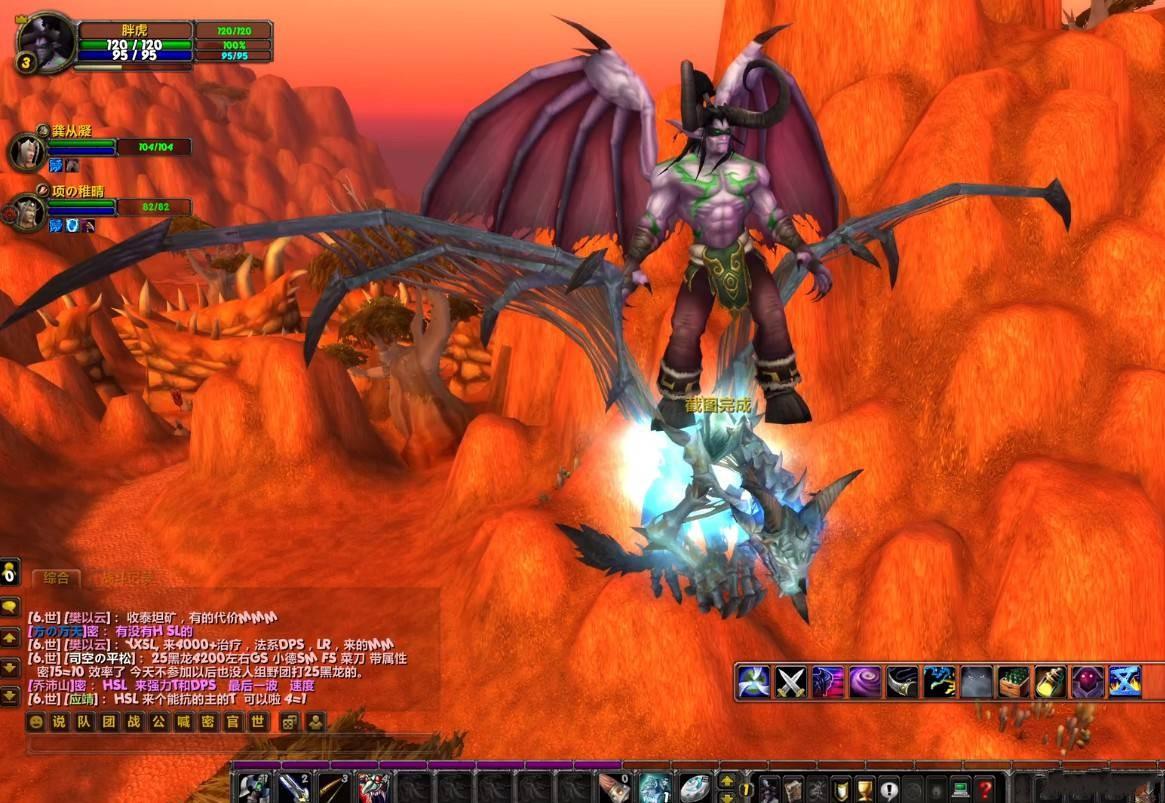Target party member 龚从凝's portrait
Image resolution: width=1165 pixels, height=803 pixels.
coord(24,152)
